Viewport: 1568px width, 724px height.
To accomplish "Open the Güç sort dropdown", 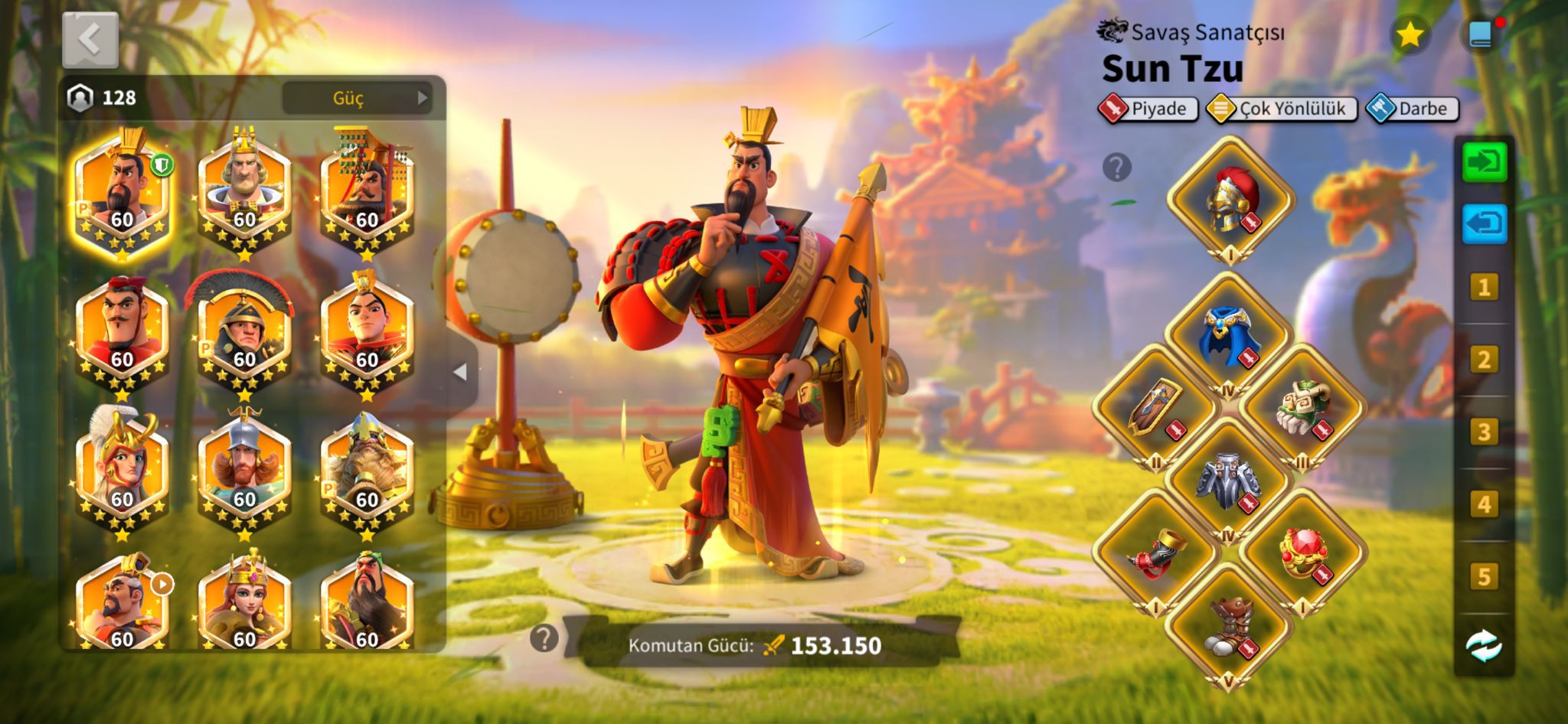I will 357,98.
